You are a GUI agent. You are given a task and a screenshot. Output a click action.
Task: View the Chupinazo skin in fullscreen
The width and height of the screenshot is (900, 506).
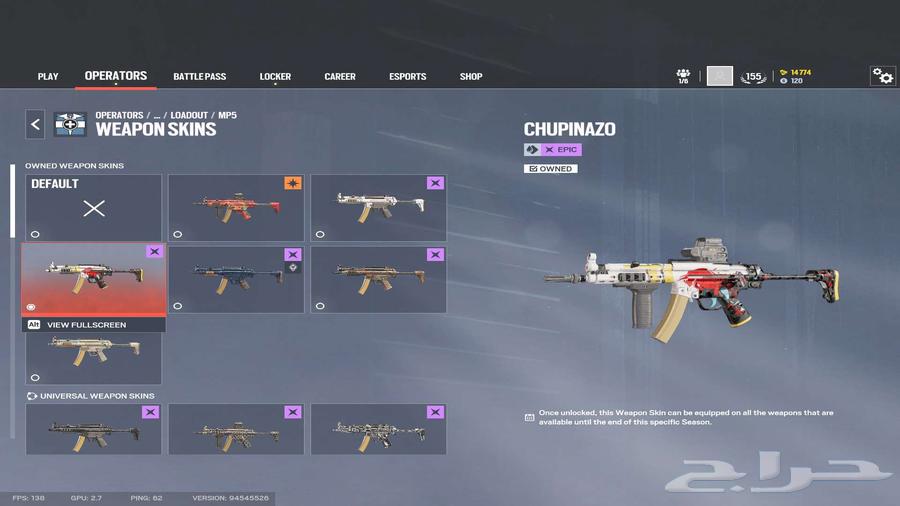(x=85, y=325)
